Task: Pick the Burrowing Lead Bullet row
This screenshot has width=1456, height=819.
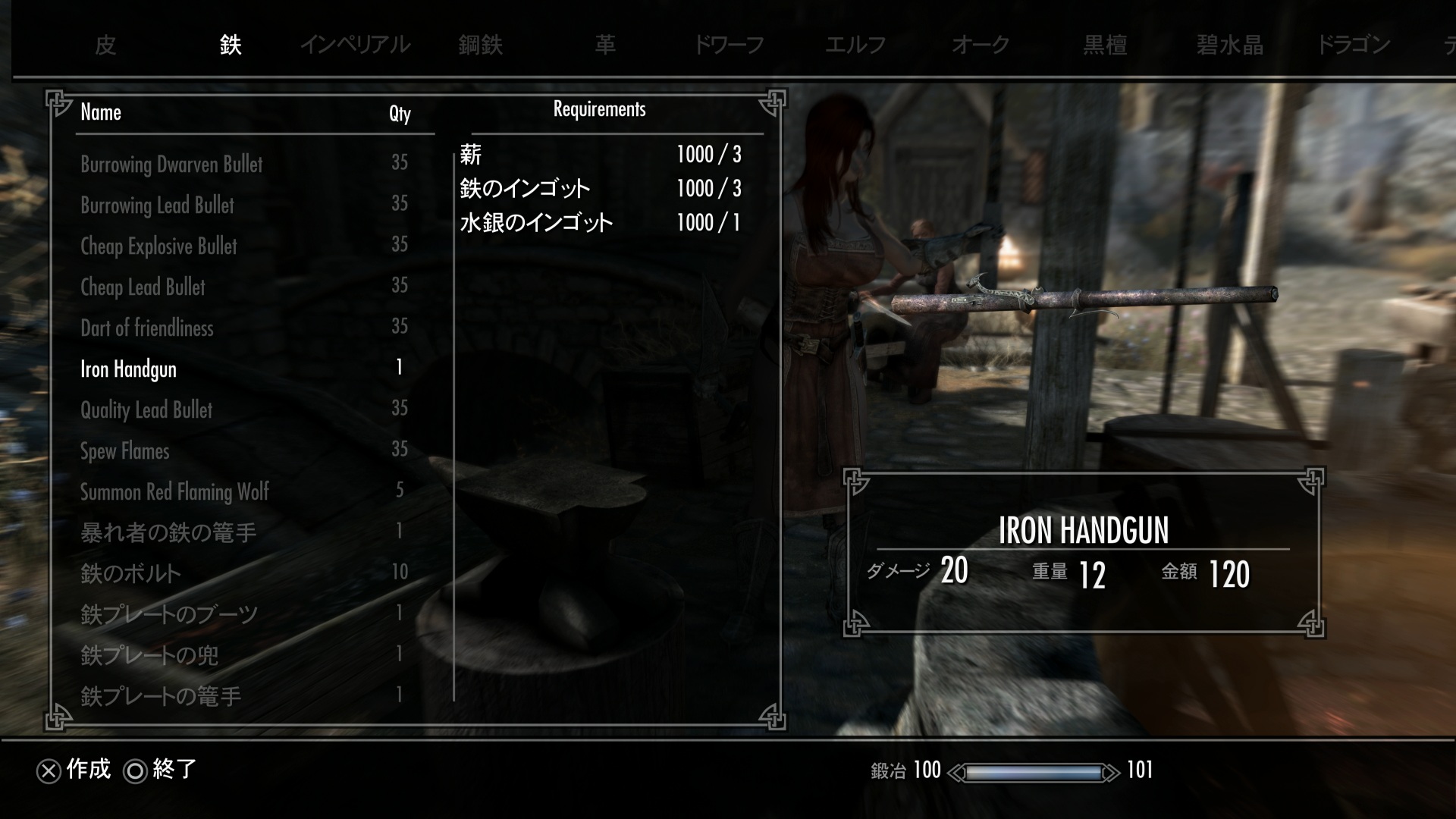Action: [157, 206]
